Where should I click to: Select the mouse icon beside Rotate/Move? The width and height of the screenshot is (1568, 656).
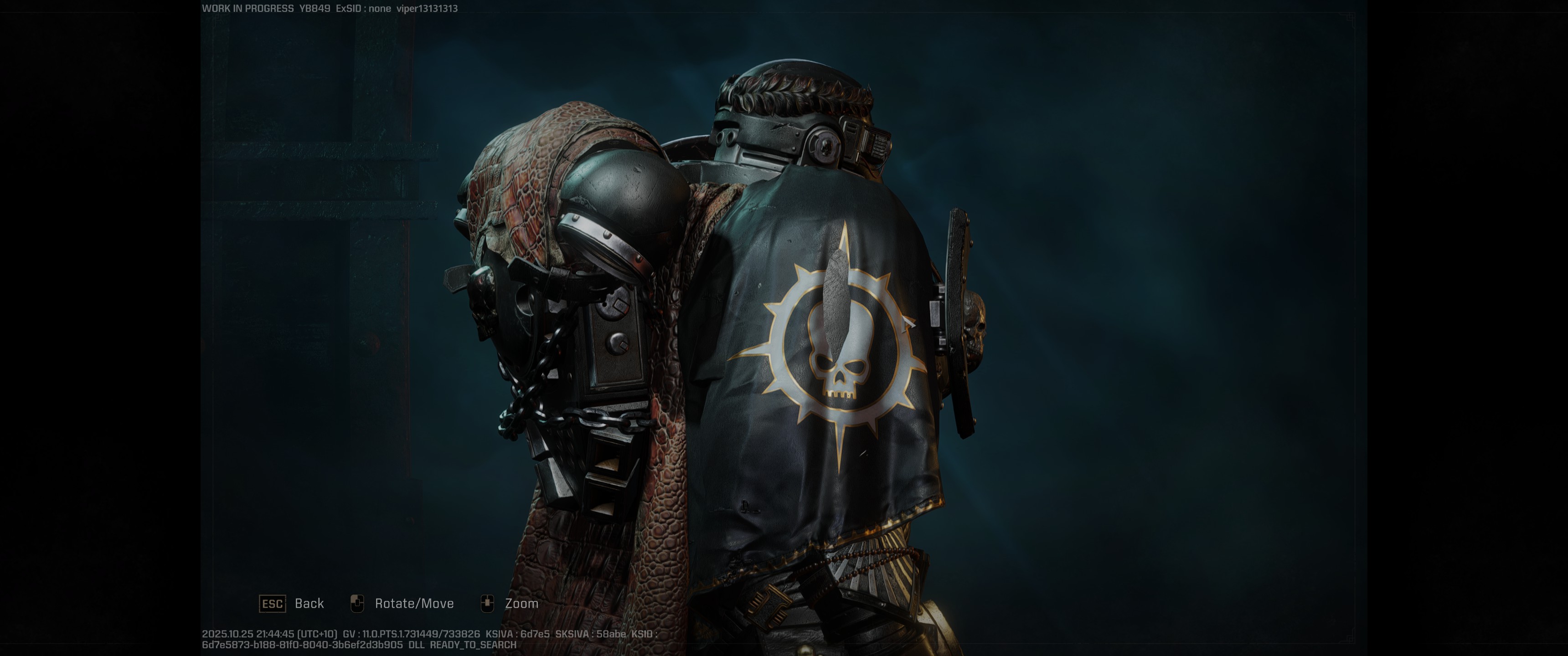tap(358, 603)
